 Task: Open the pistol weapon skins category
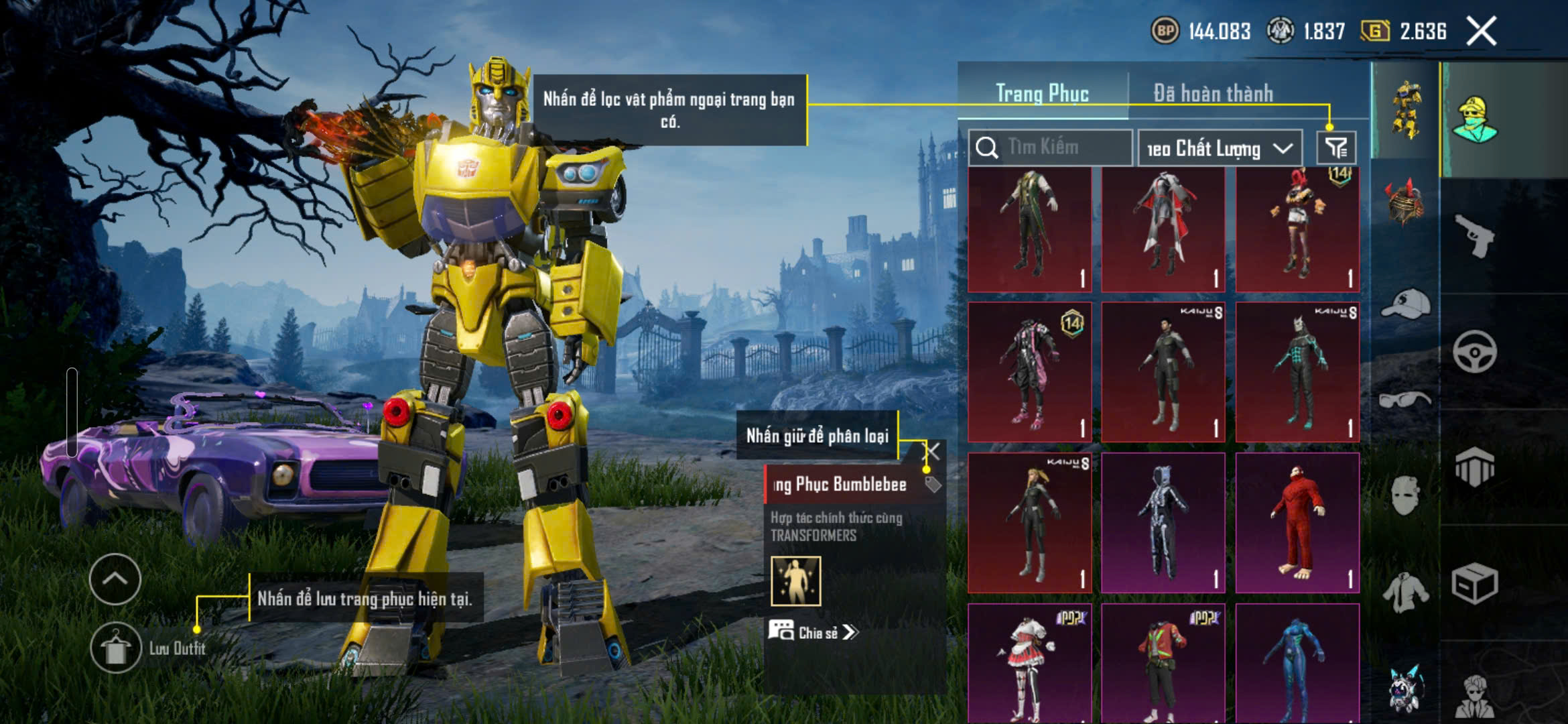coord(1474,236)
